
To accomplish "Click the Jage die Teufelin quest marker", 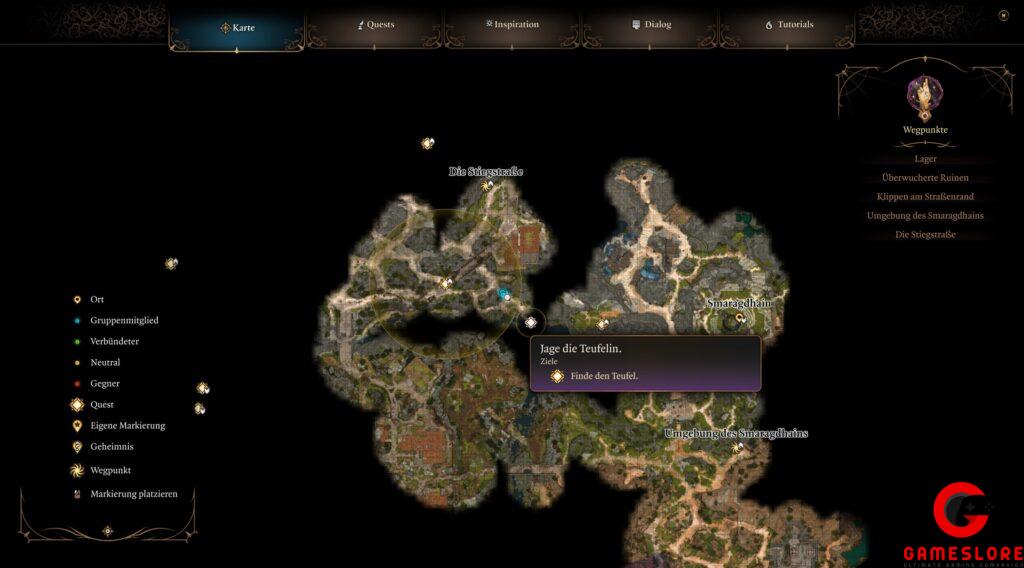I will [x=531, y=322].
